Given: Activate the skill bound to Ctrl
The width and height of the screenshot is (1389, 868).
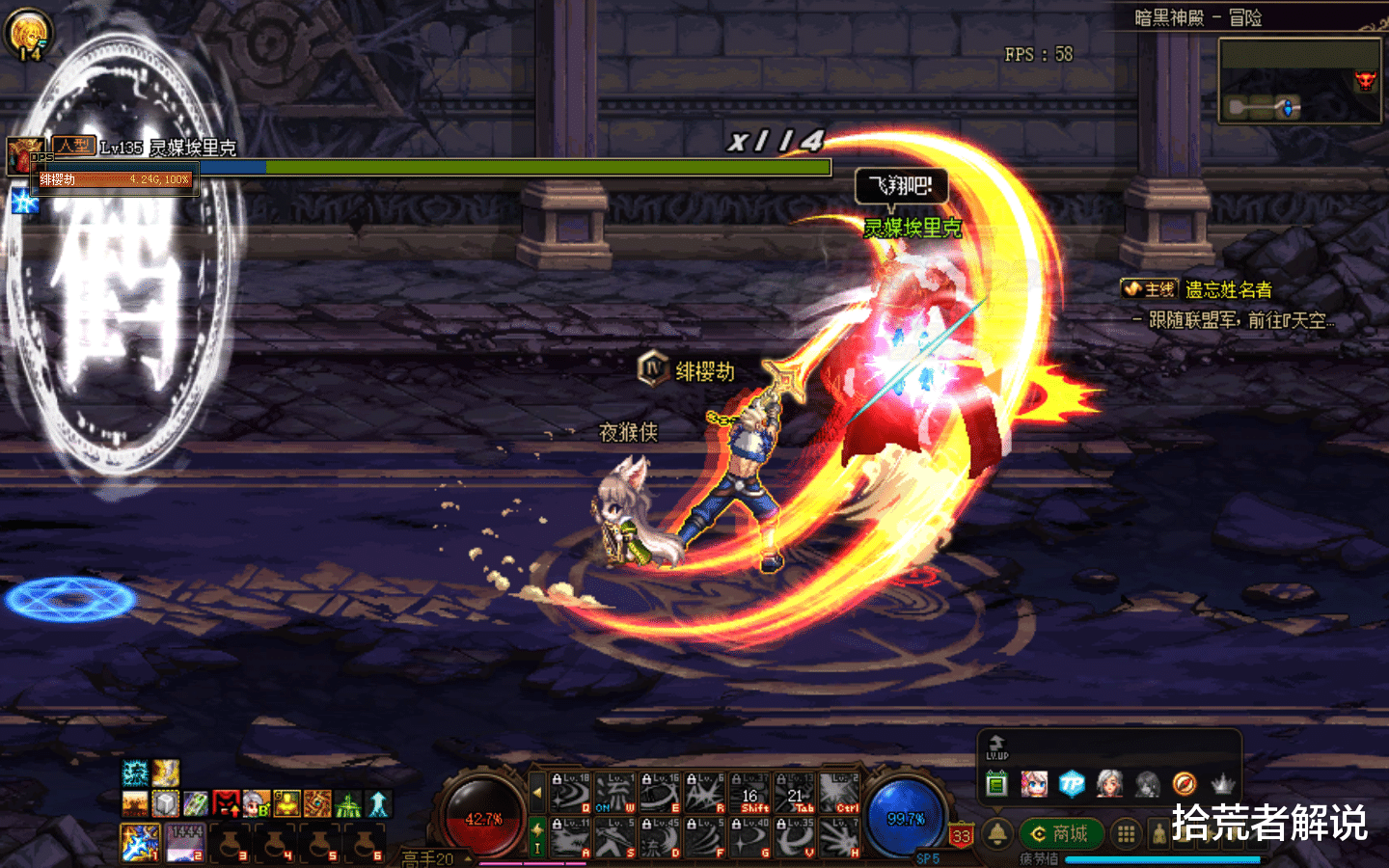Looking at the screenshot, I should coord(840,793).
